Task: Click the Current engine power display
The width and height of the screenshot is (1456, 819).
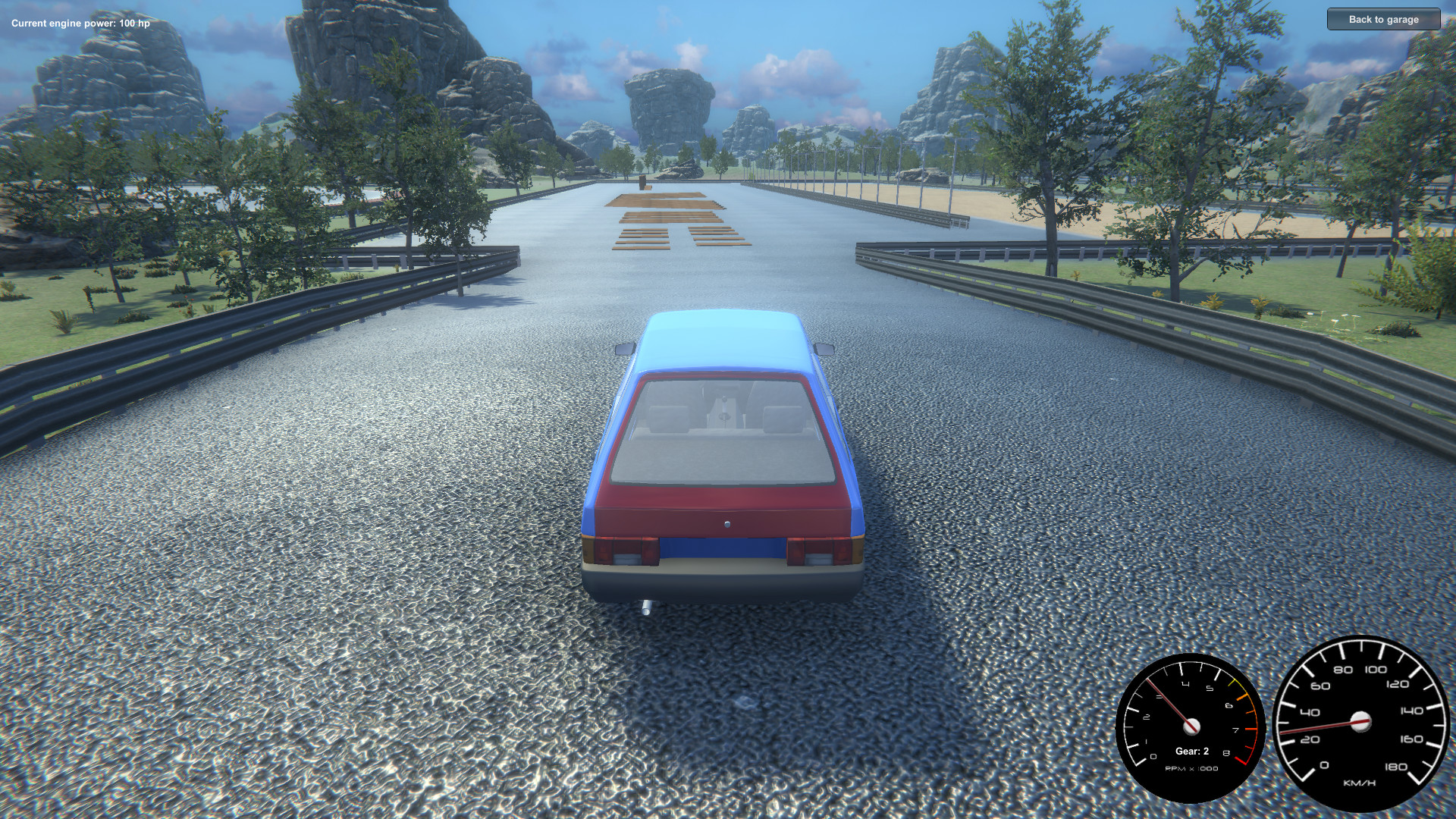Action: click(x=80, y=23)
